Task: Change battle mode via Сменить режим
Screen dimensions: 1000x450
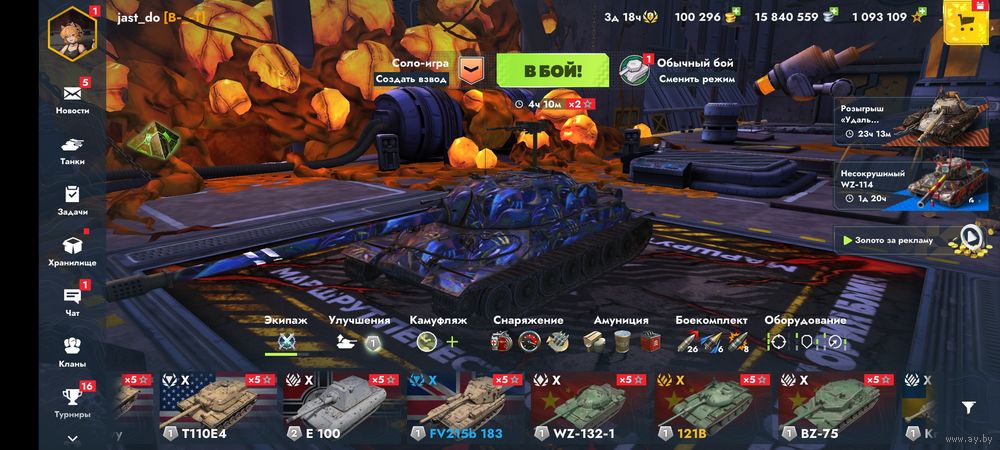Action: [x=696, y=79]
